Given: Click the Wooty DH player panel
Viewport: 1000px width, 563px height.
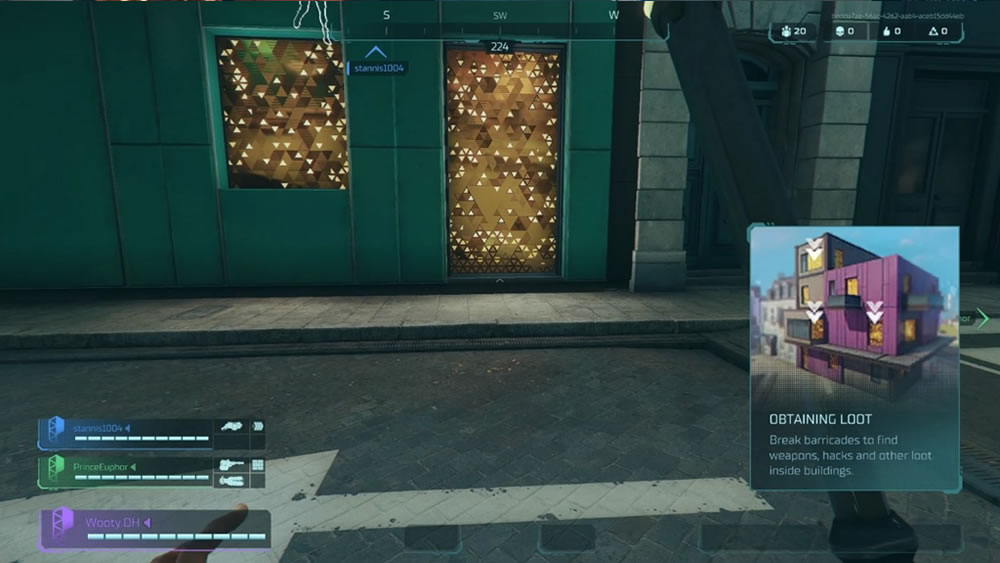Looking at the screenshot, I should point(155,529).
